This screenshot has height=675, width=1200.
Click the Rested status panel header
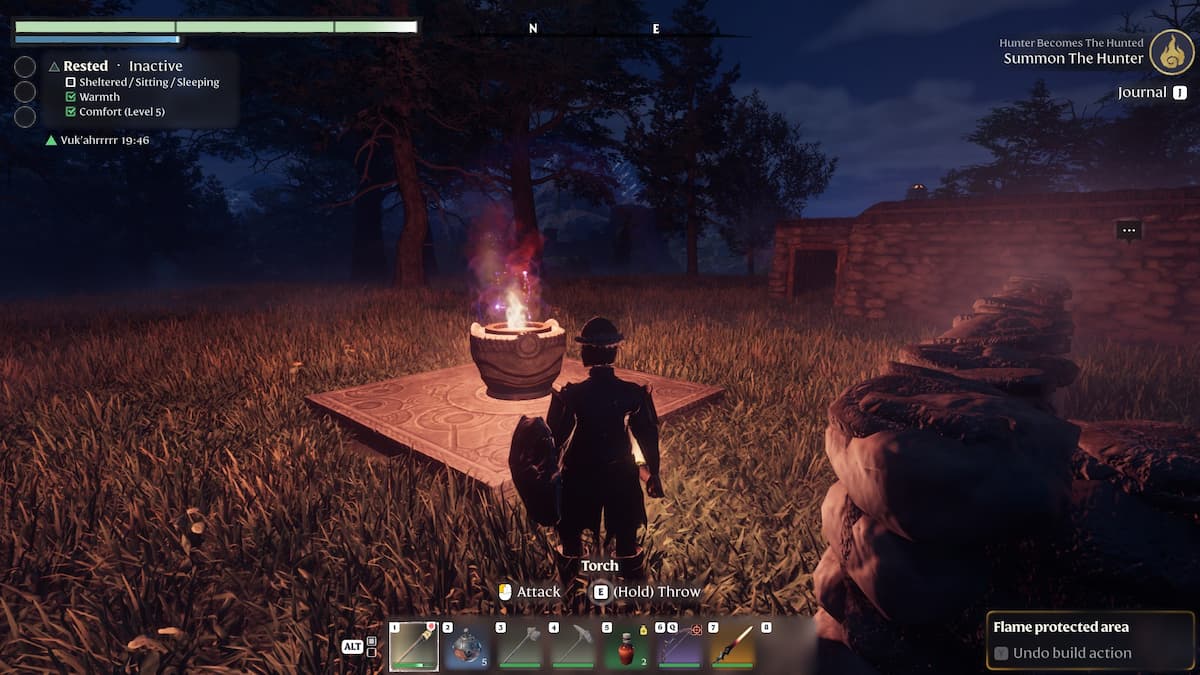tap(86, 66)
